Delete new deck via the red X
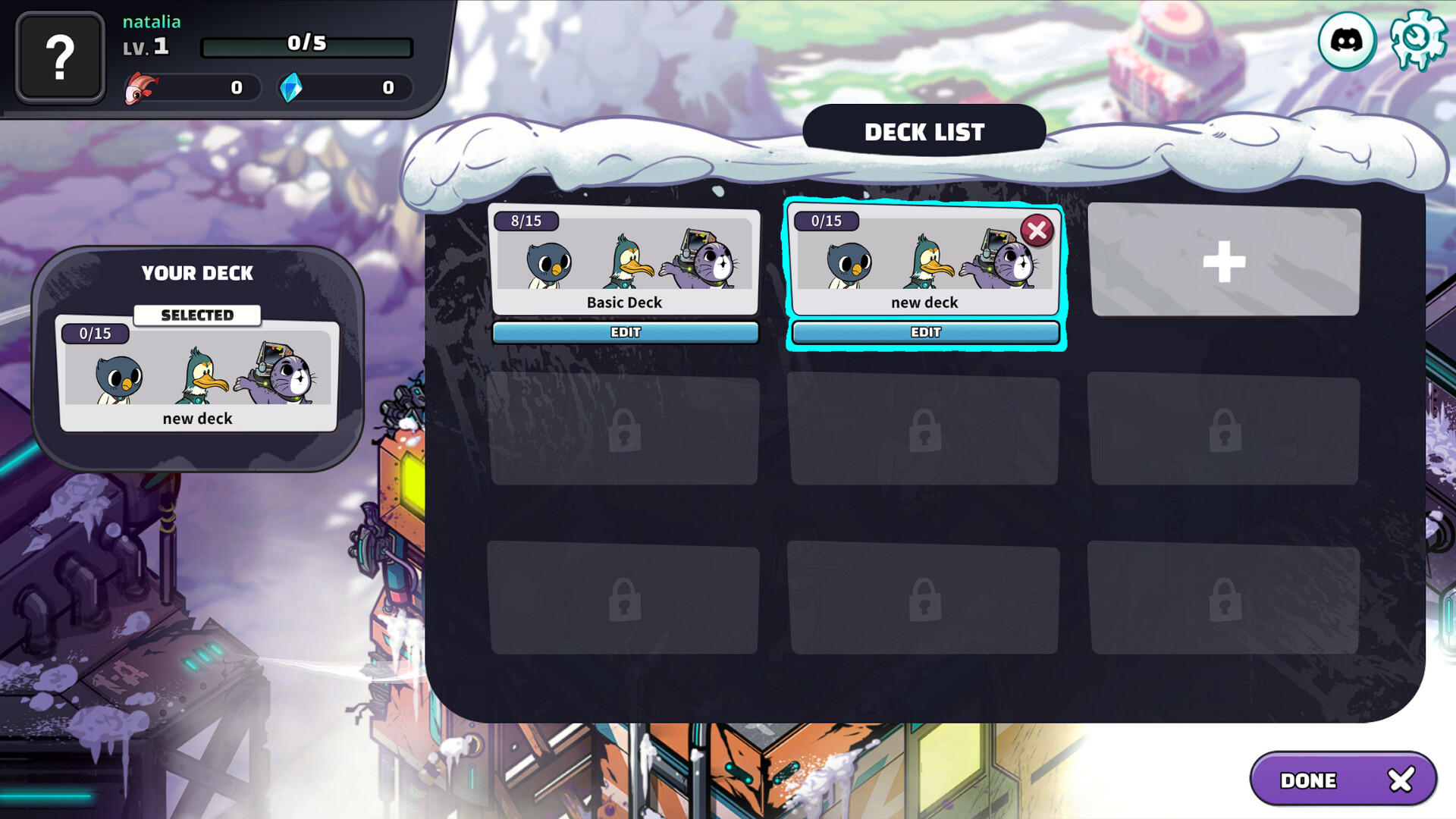 (x=1037, y=232)
